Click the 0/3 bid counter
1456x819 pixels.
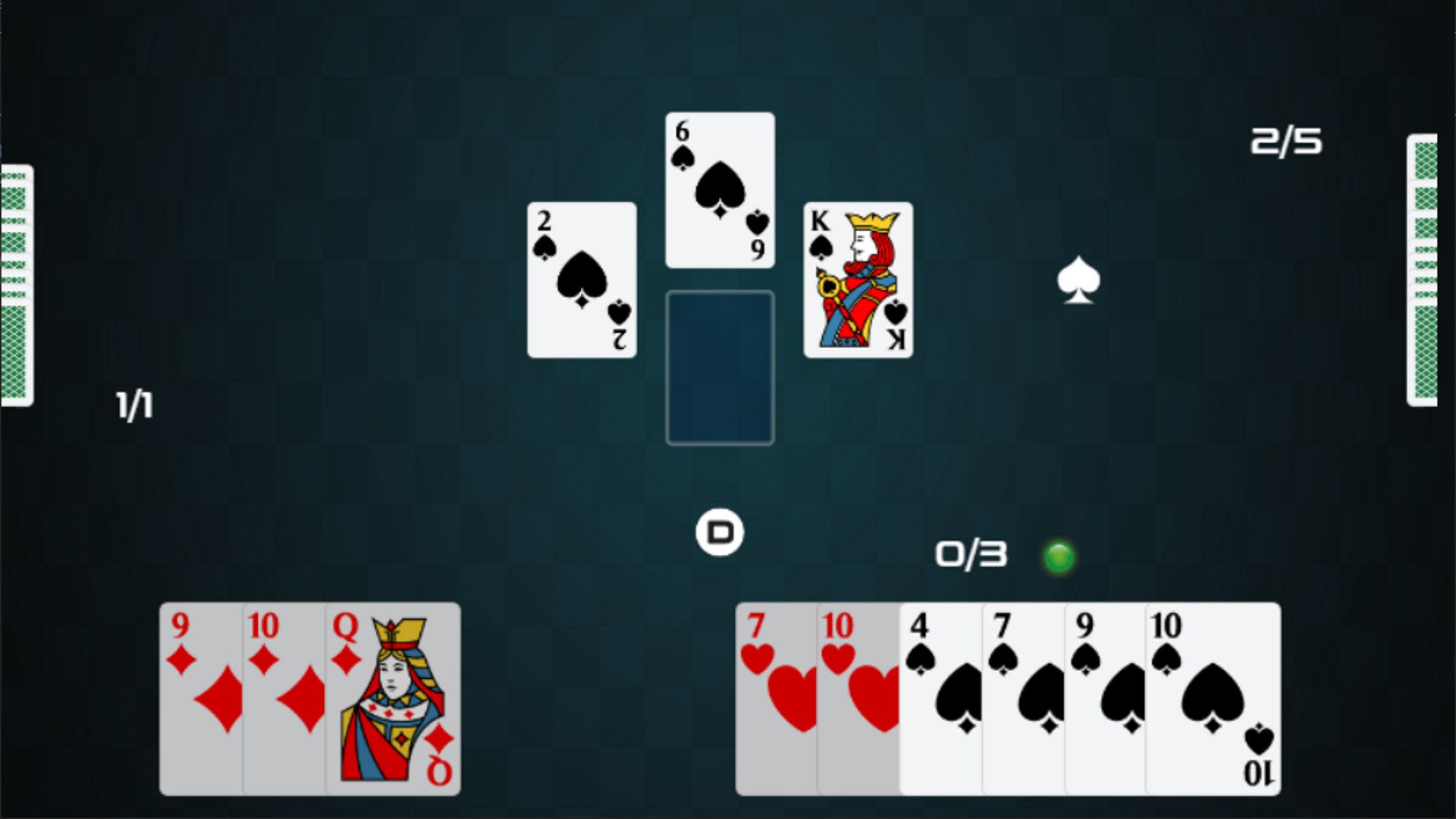click(x=969, y=554)
